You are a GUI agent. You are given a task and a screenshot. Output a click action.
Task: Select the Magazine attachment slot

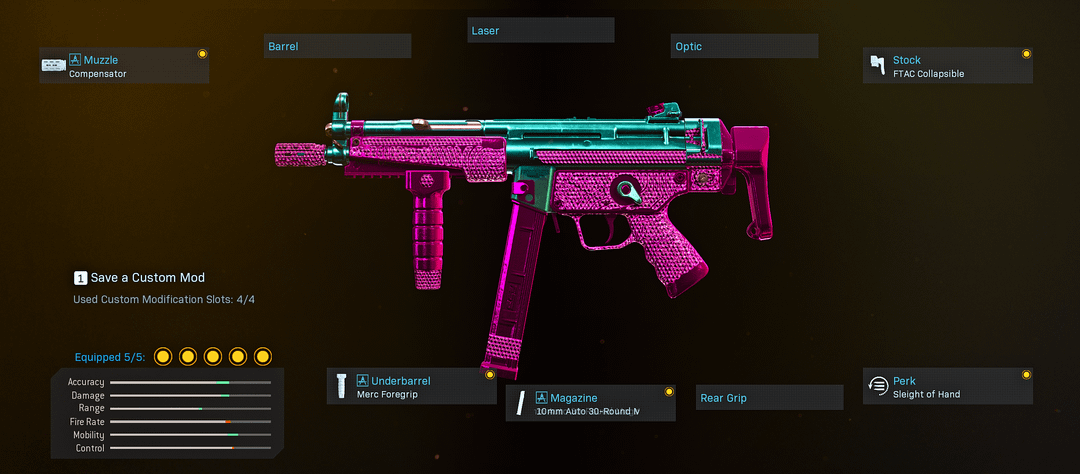pos(590,403)
